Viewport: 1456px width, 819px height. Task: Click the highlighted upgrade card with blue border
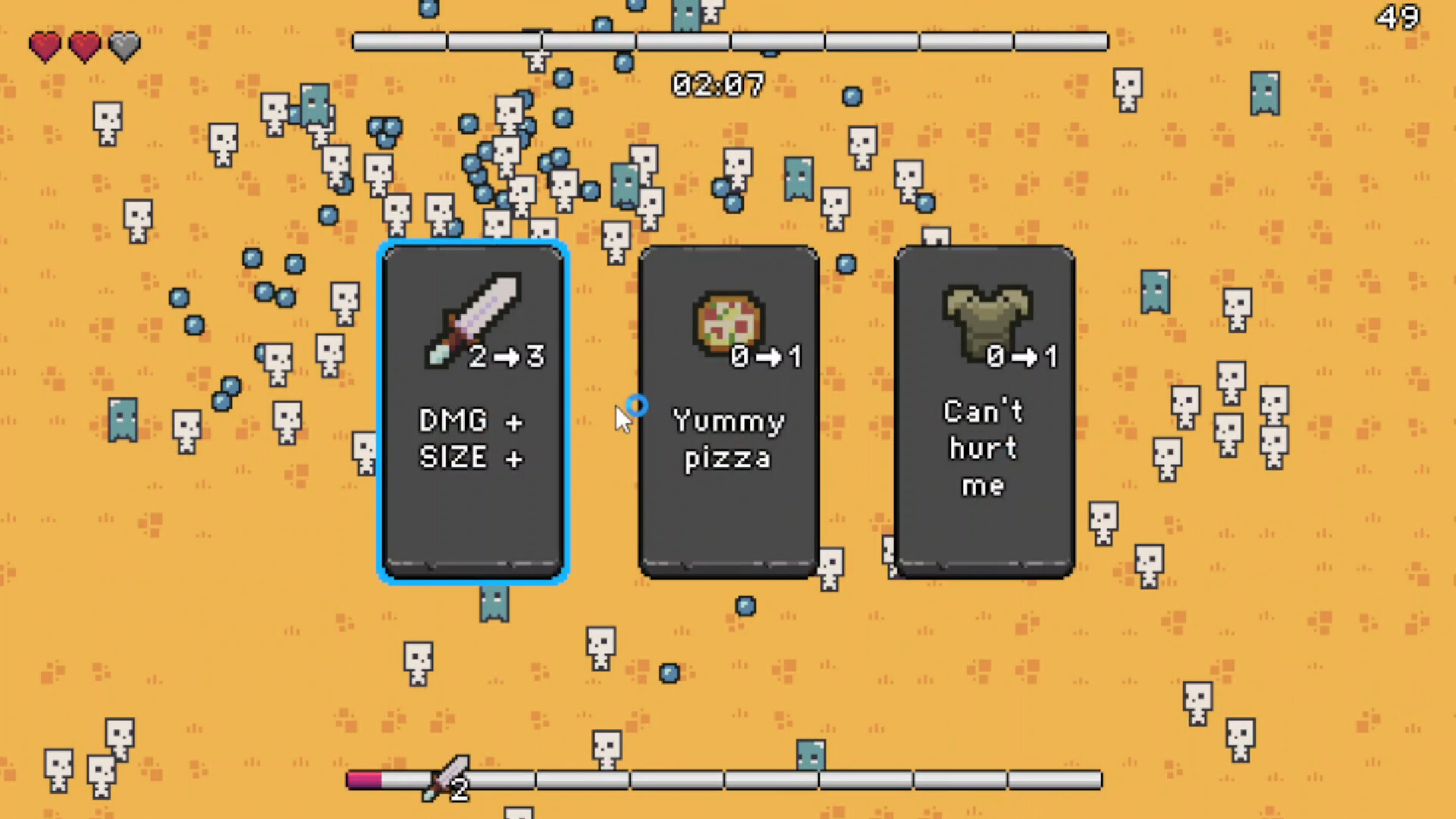click(472, 413)
